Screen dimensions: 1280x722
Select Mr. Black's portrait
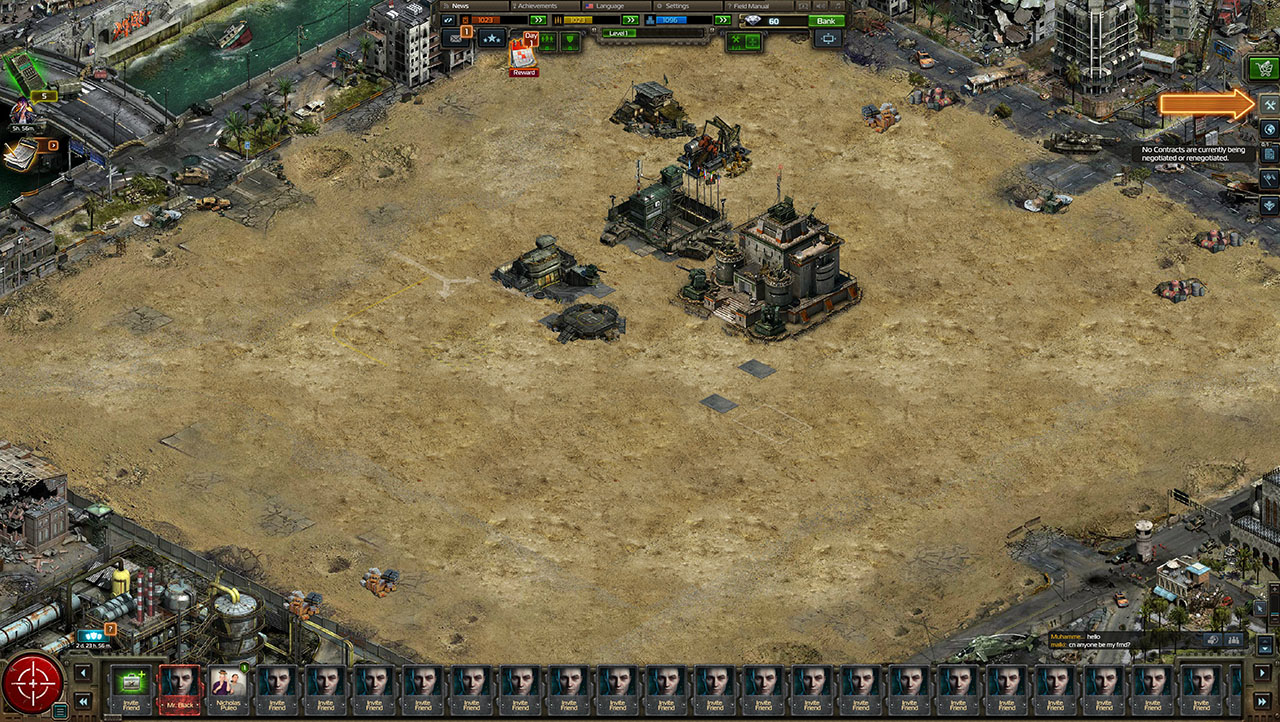[180, 688]
